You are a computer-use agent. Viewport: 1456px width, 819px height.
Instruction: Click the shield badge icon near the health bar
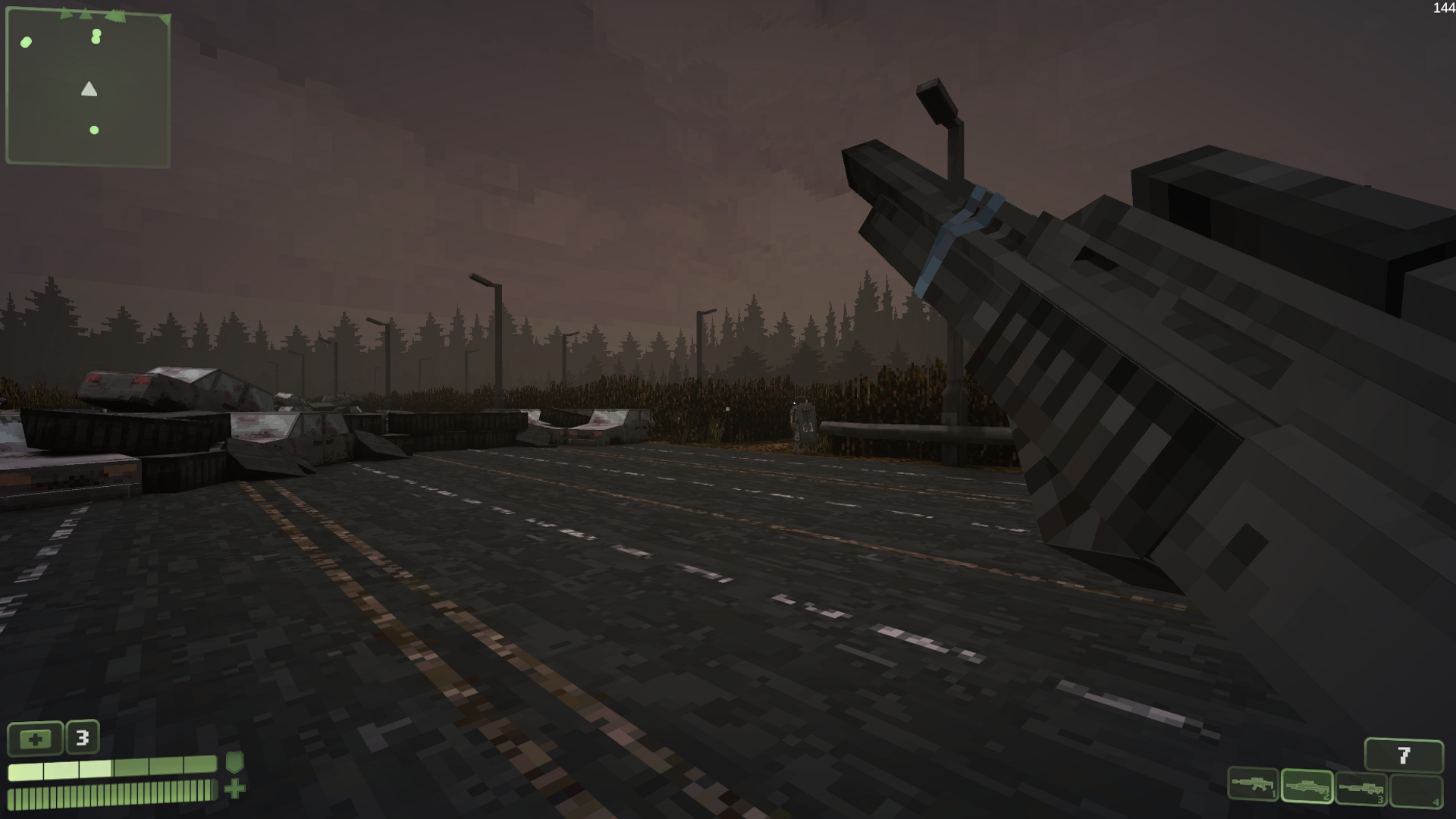[x=233, y=764]
